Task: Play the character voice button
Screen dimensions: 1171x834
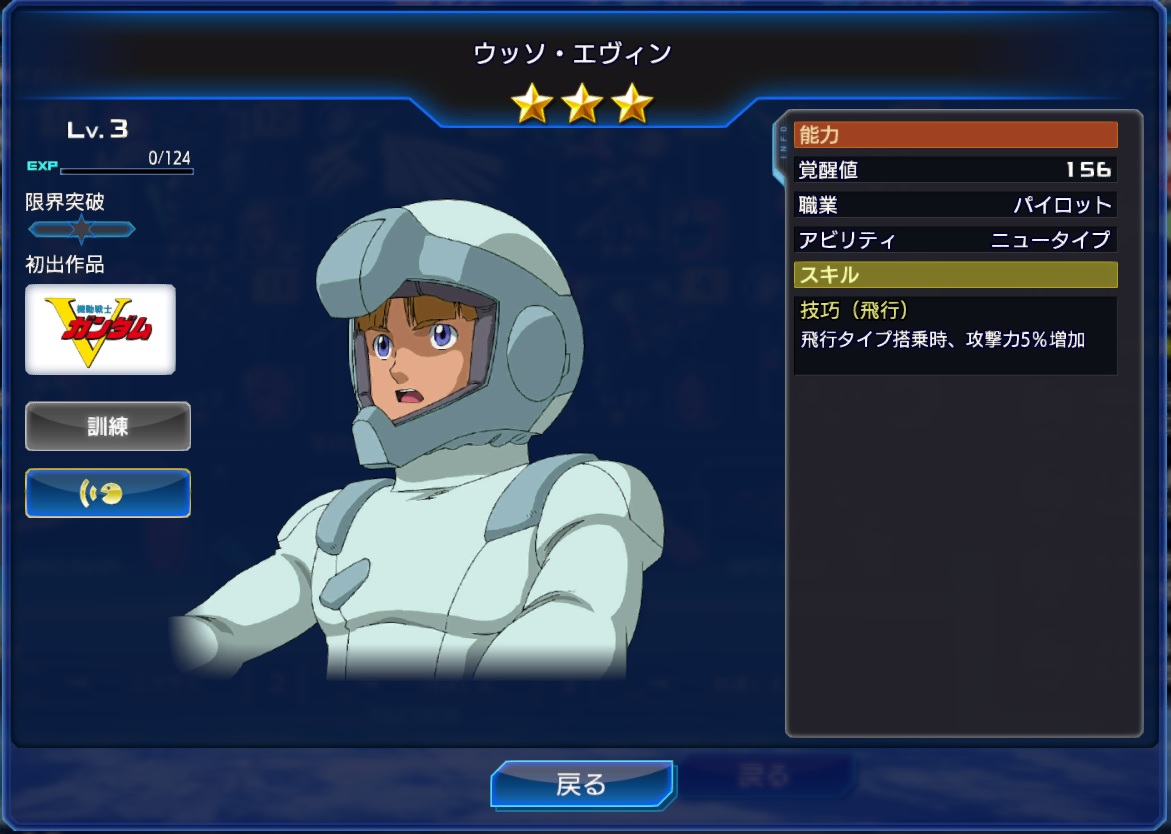Action: coord(108,493)
